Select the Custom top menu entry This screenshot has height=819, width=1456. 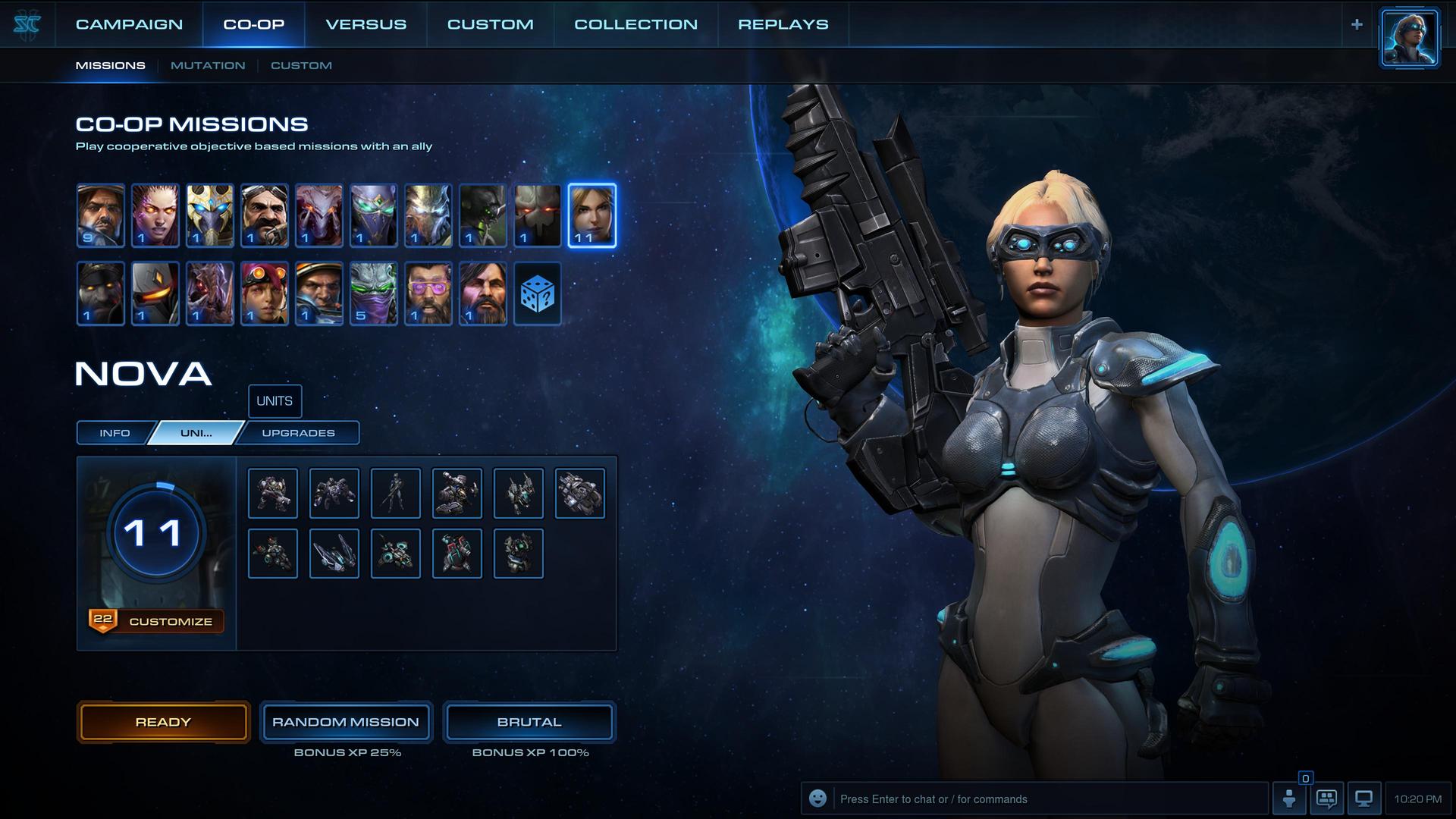tap(490, 24)
